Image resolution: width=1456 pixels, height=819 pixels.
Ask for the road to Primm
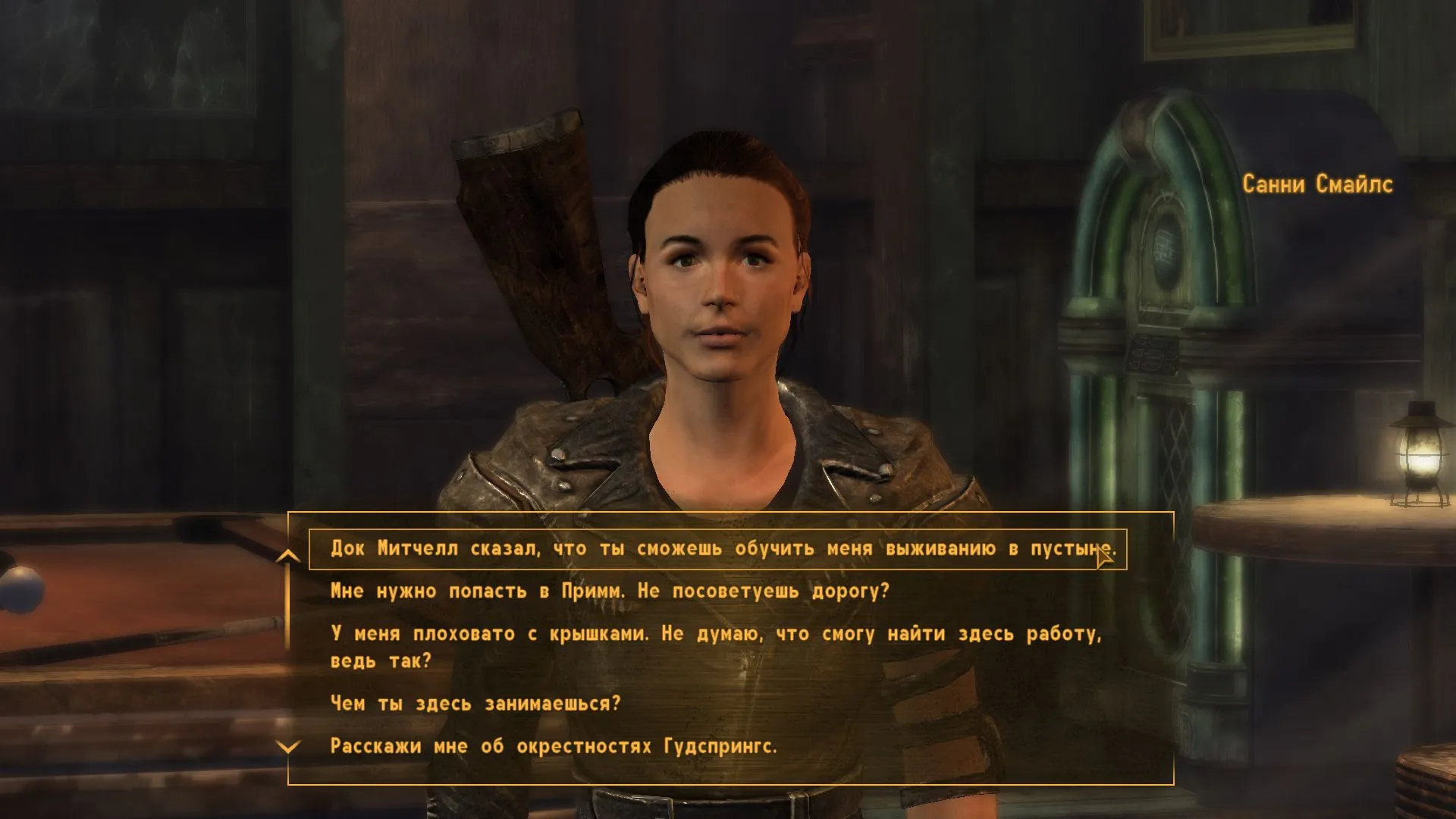[x=610, y=591]
